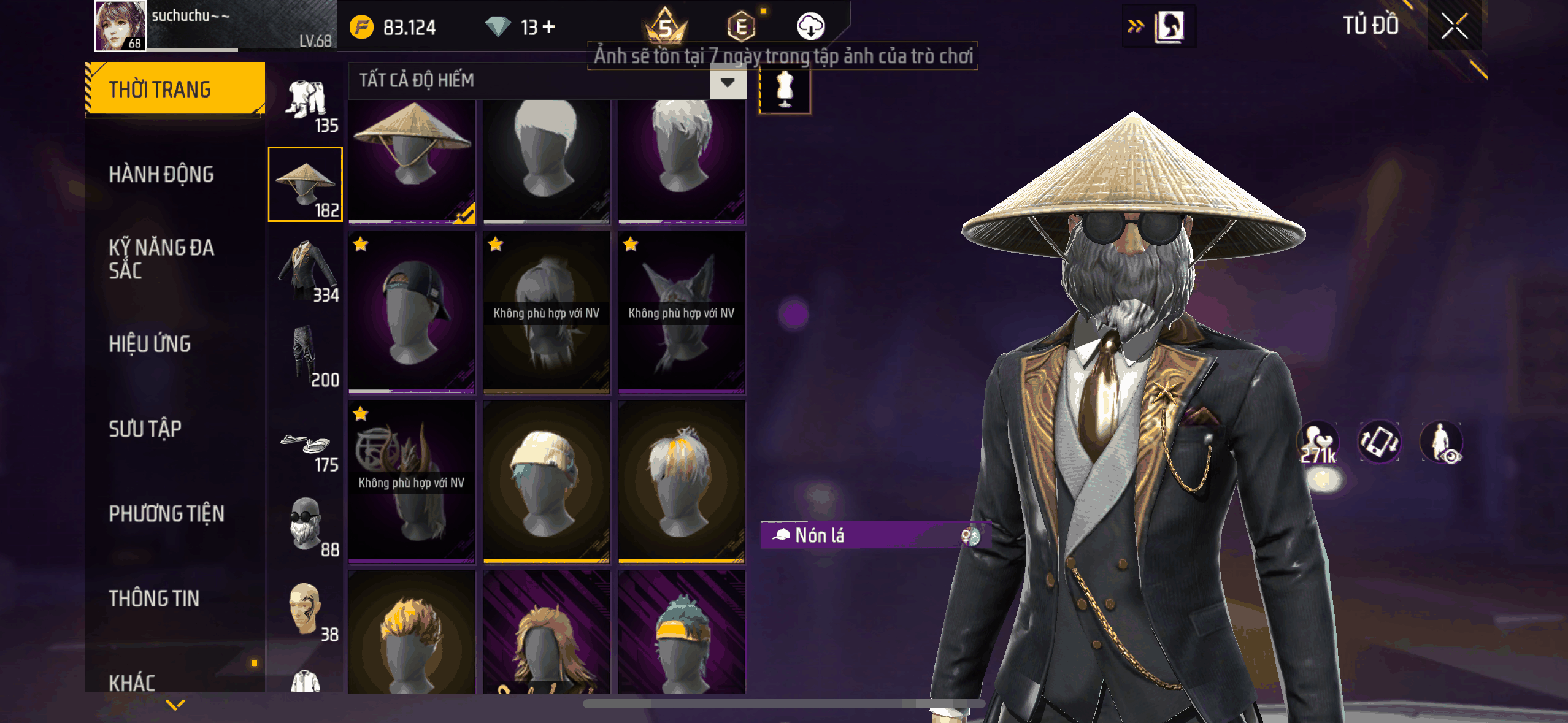1568x723 pixels.
Task: Pick the cream beanie headwear item
Action: click(546, 481)
